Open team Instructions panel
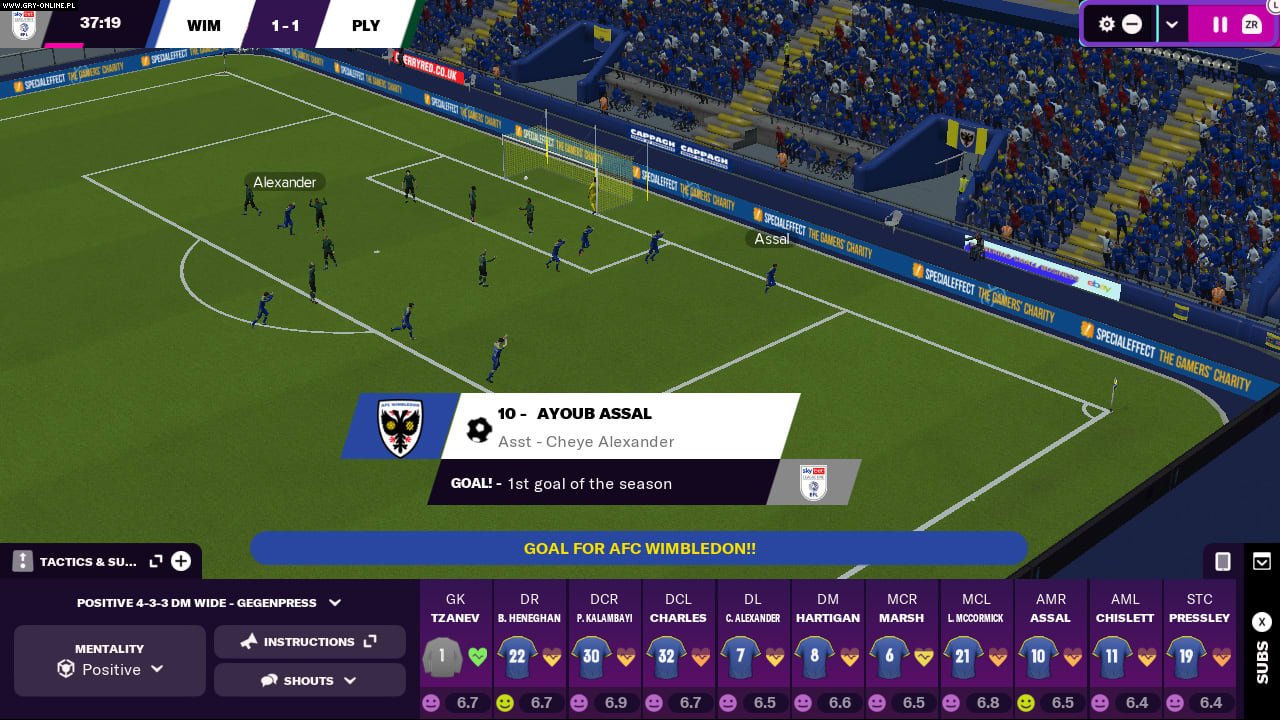Screen dimensions: 1280x720 point(310,642)
